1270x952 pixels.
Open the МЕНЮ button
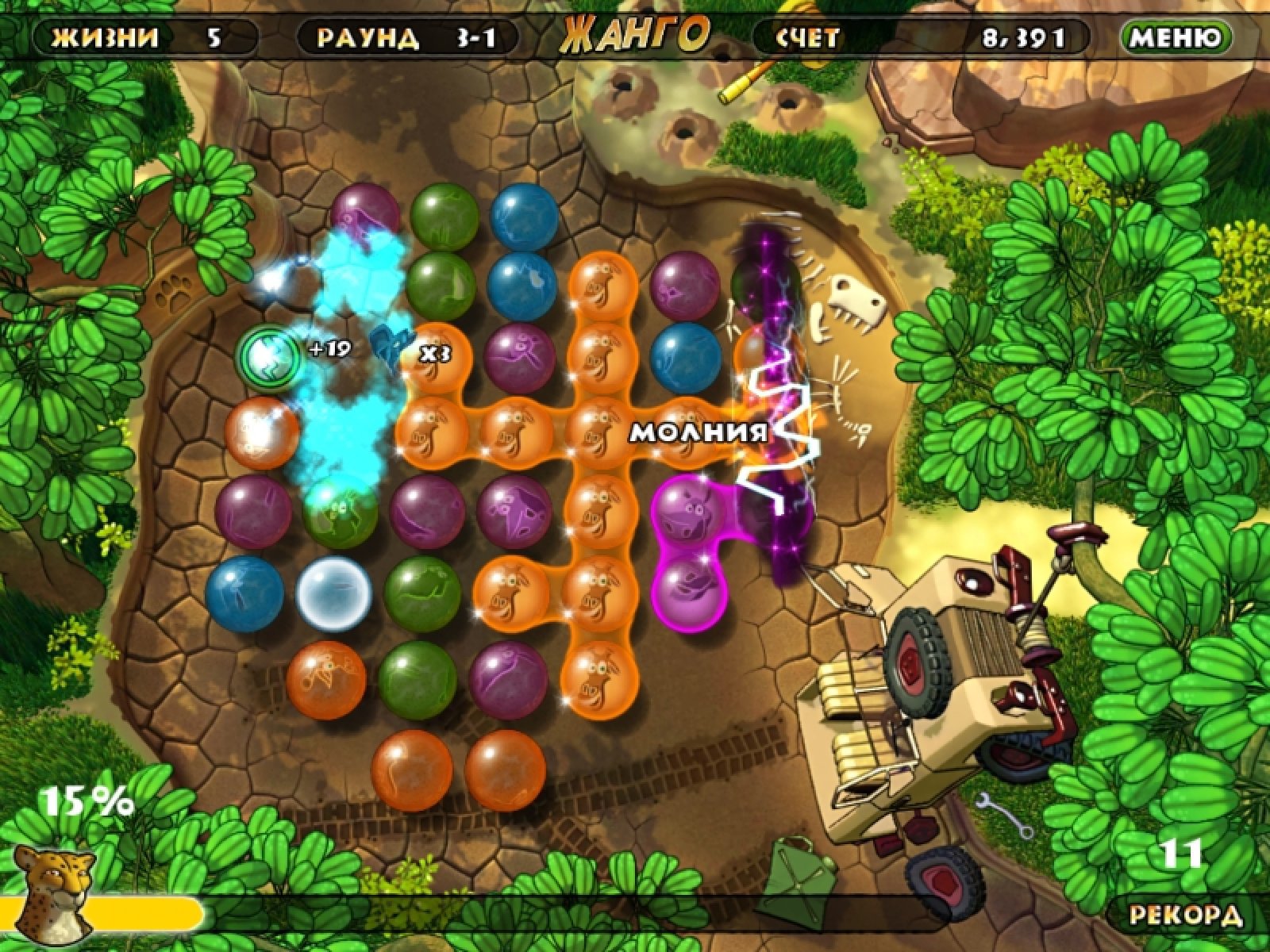click(x=1176, y=37)
